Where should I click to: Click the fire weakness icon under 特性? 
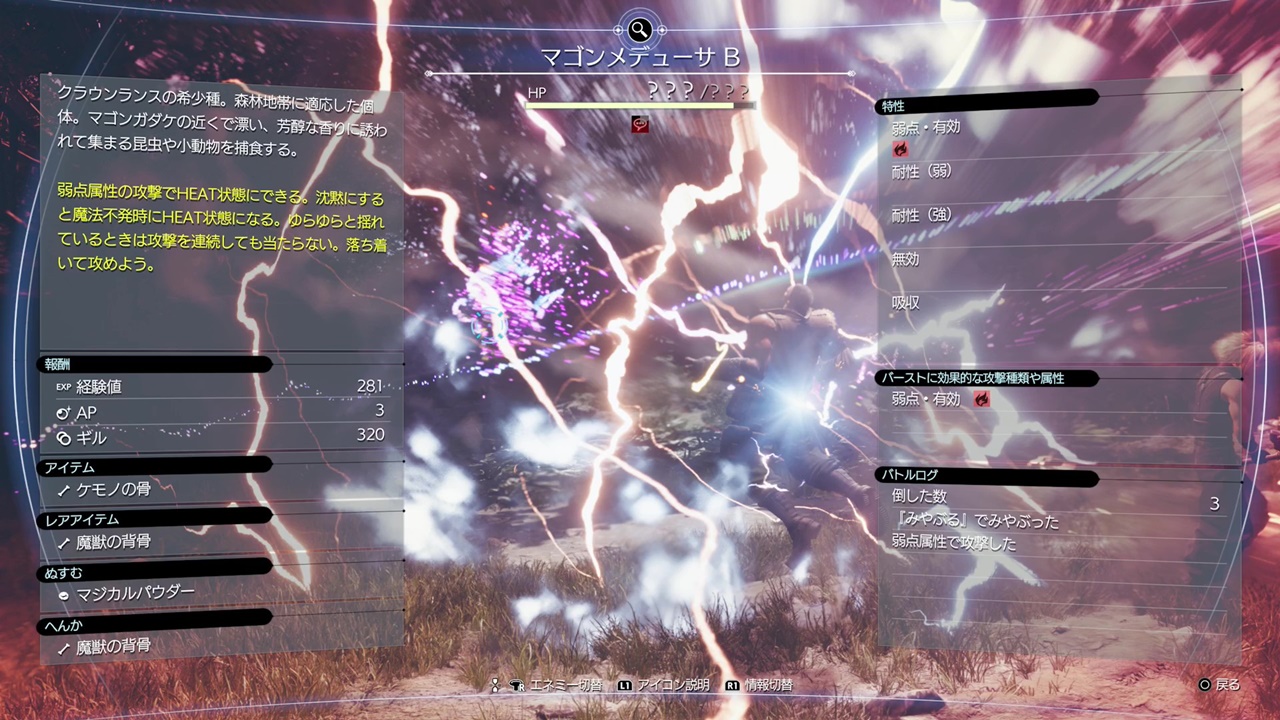point(901,149)
